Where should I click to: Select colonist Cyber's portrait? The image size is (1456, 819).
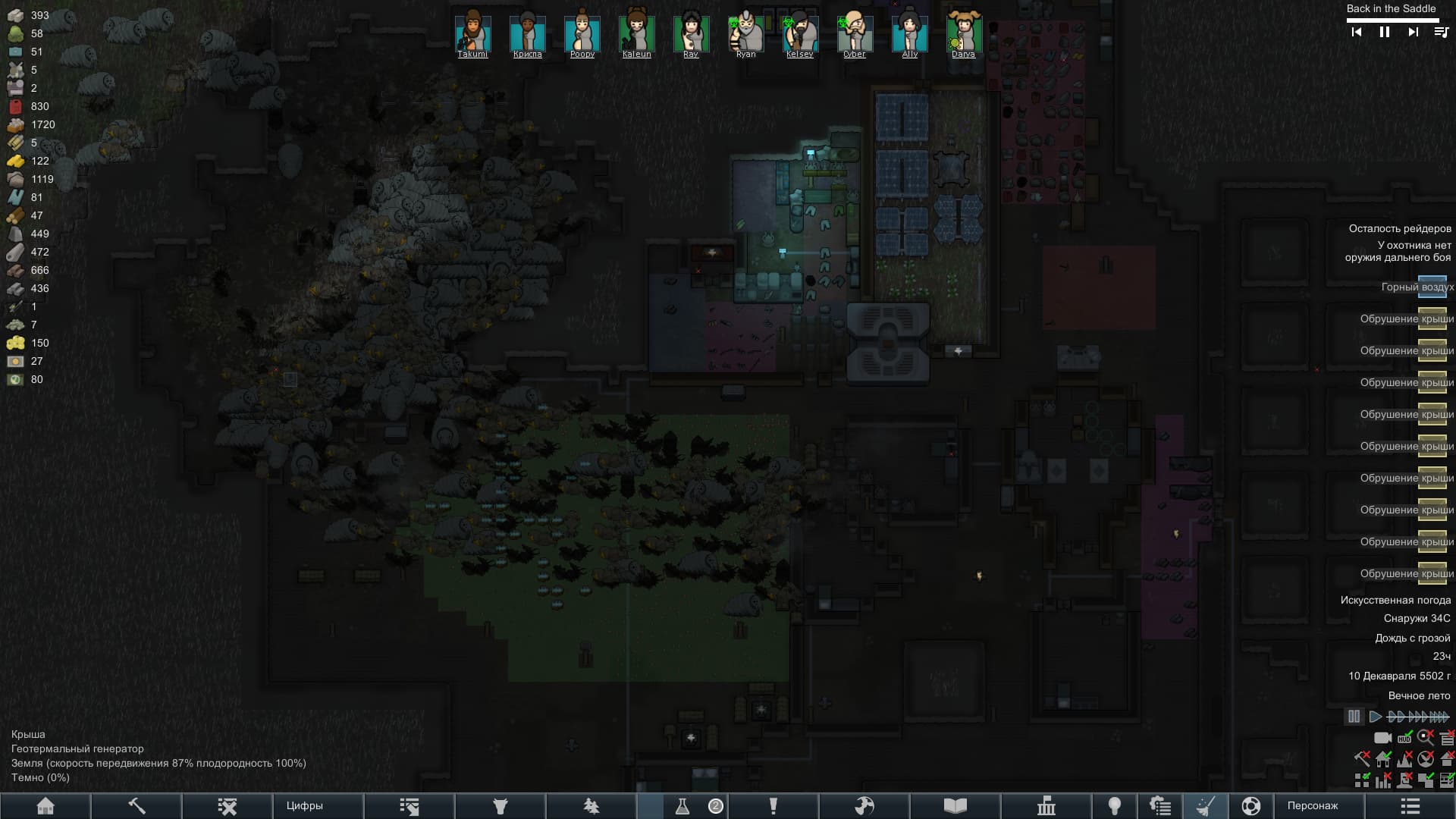(x=854, y=33)
